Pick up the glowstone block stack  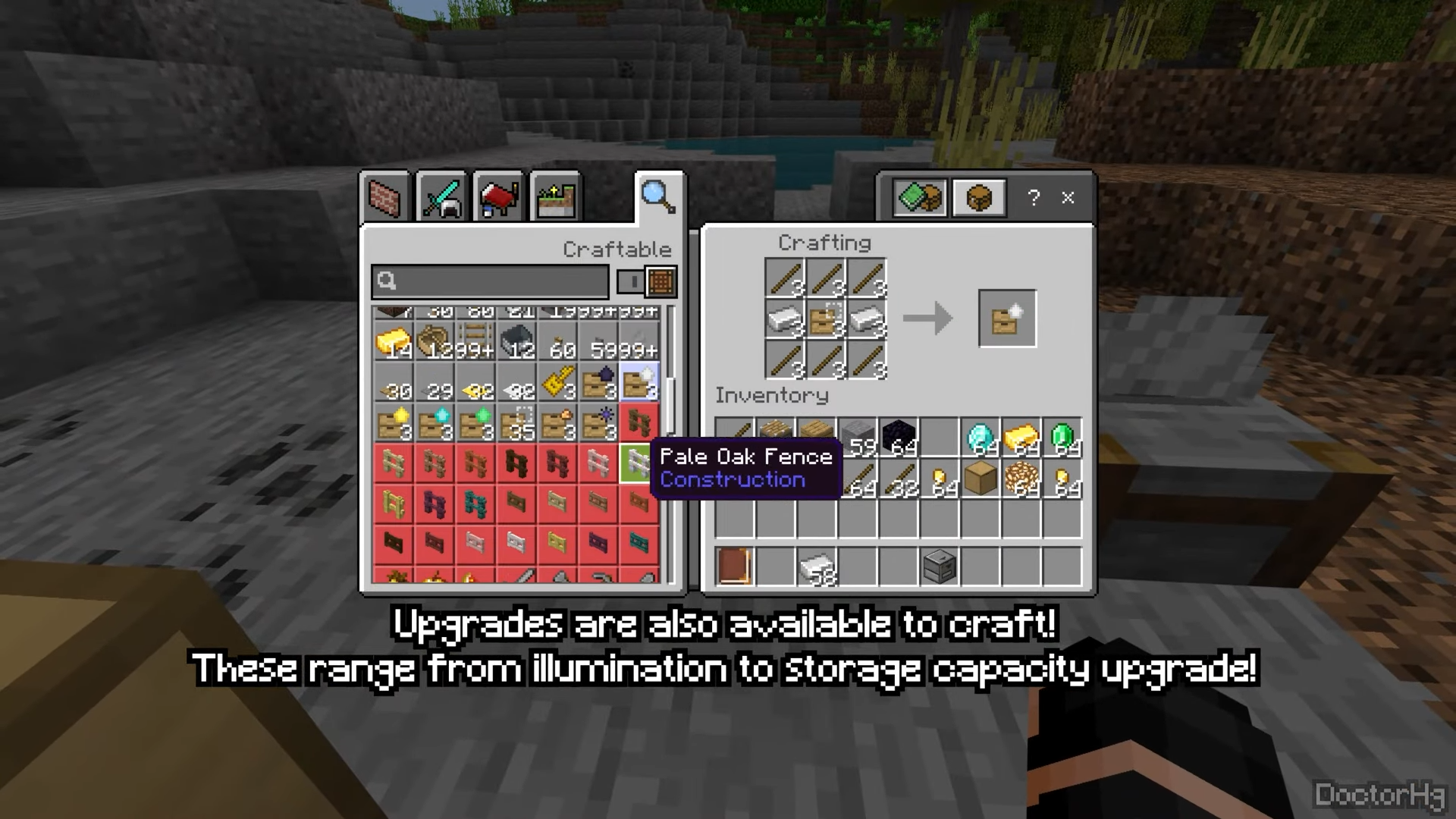pos(1021,479)
